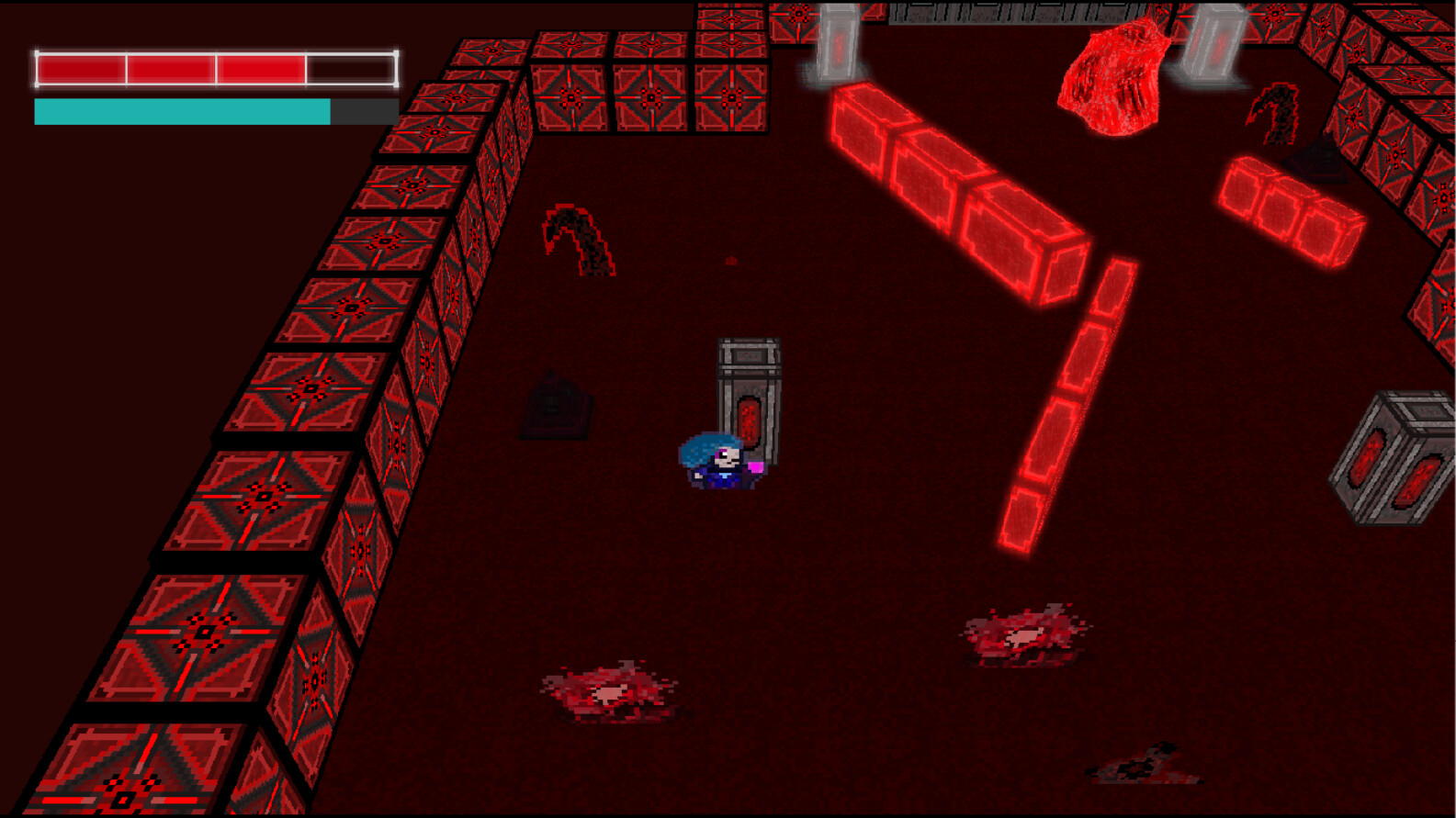Click the red crystal formation at top right

pos(1112,78)
